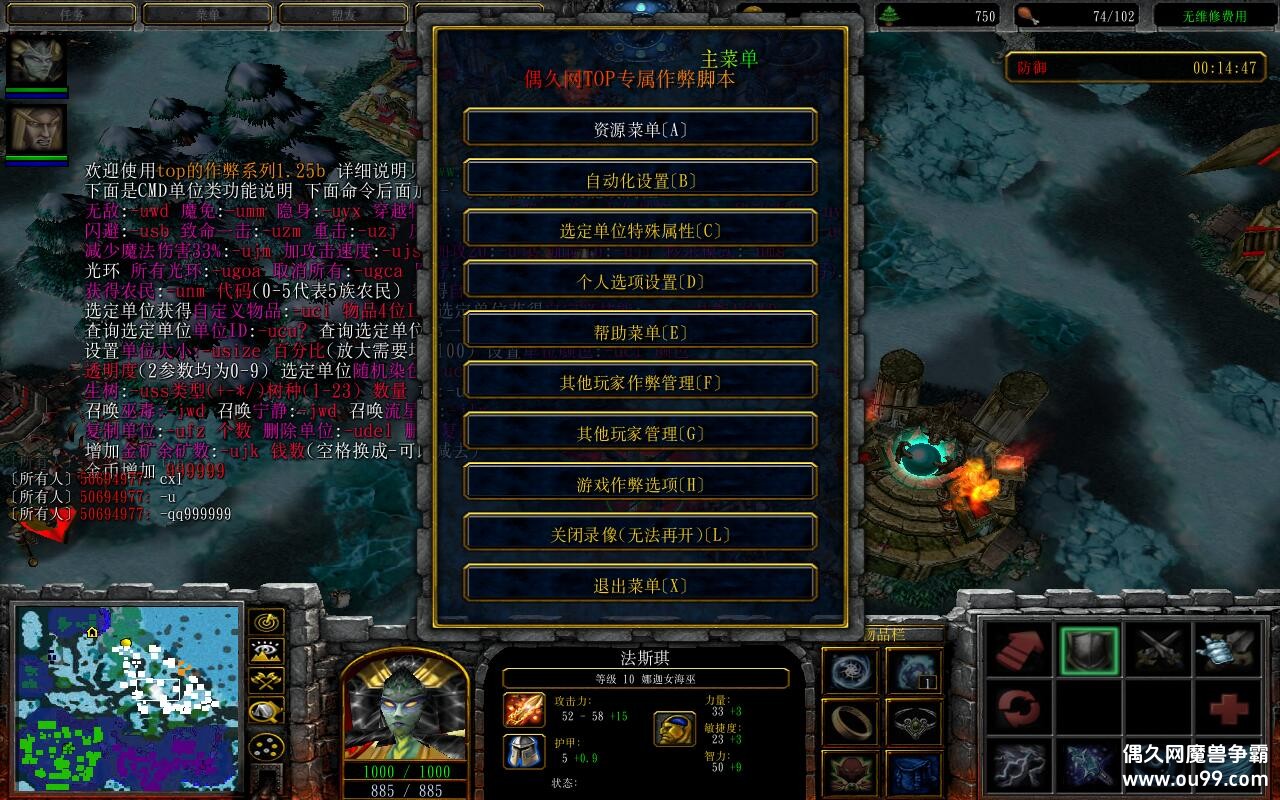The width and height of the screenshot is (1280, 800).
Task: Open 资源菜单[A] in the cheat menu
Action: [640, 128]
